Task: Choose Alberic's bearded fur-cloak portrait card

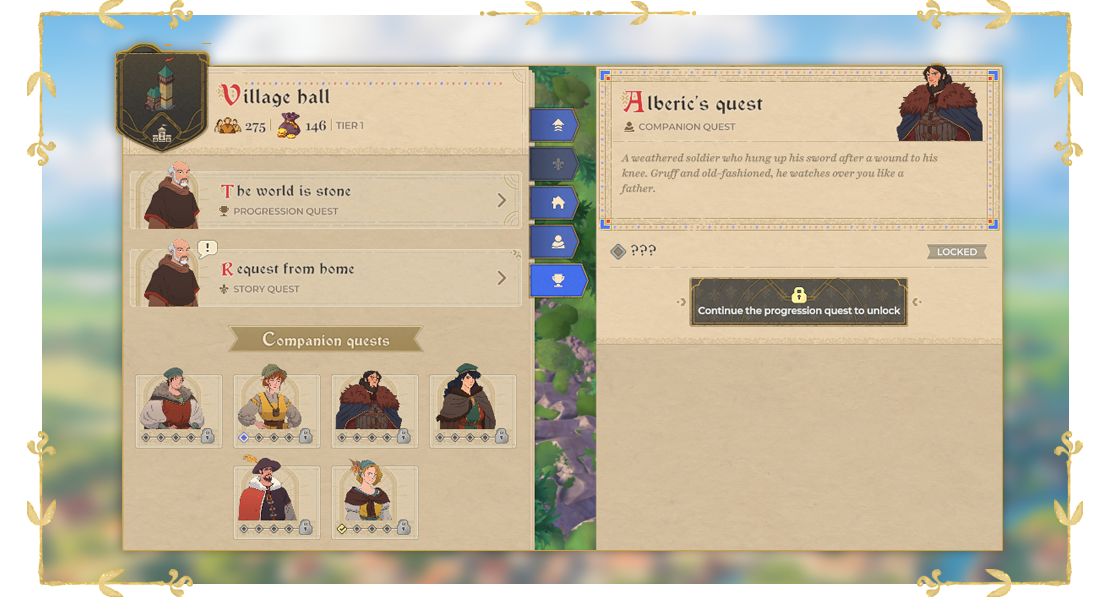Action: 375,410
